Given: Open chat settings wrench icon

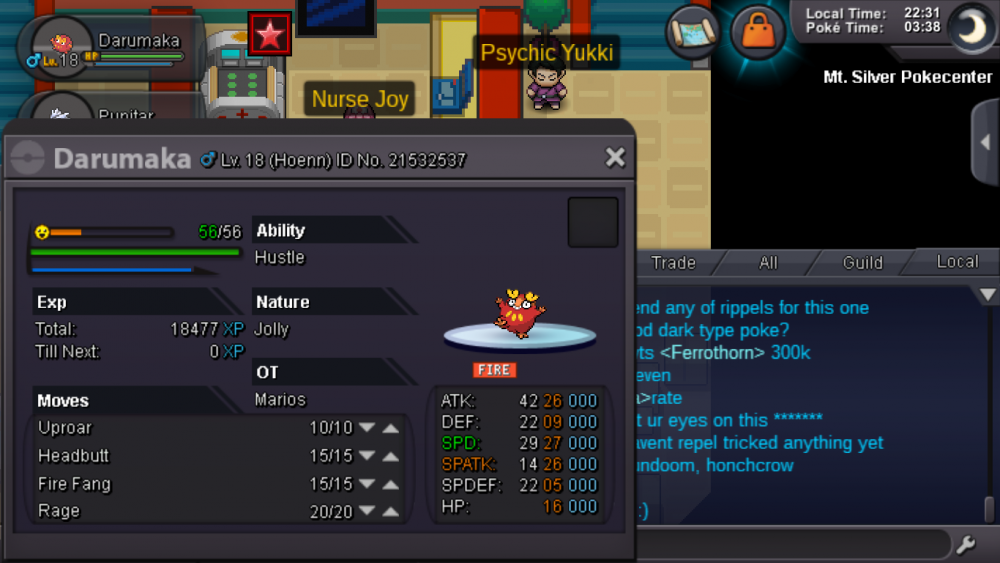Looking at the screenshot, I should [x=966, y=545].
